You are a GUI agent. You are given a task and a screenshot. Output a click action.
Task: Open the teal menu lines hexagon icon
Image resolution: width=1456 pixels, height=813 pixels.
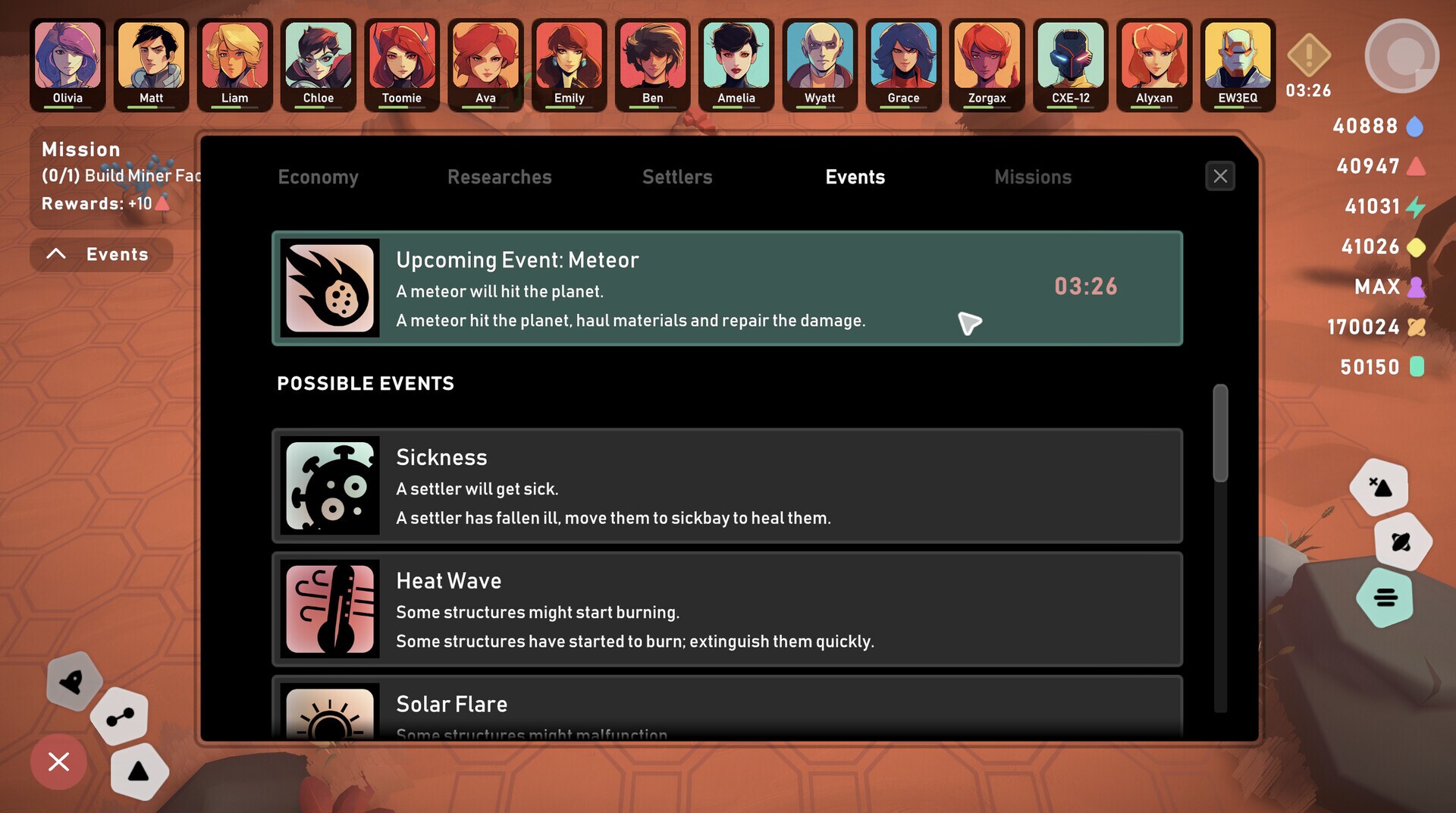(1385, 599)
